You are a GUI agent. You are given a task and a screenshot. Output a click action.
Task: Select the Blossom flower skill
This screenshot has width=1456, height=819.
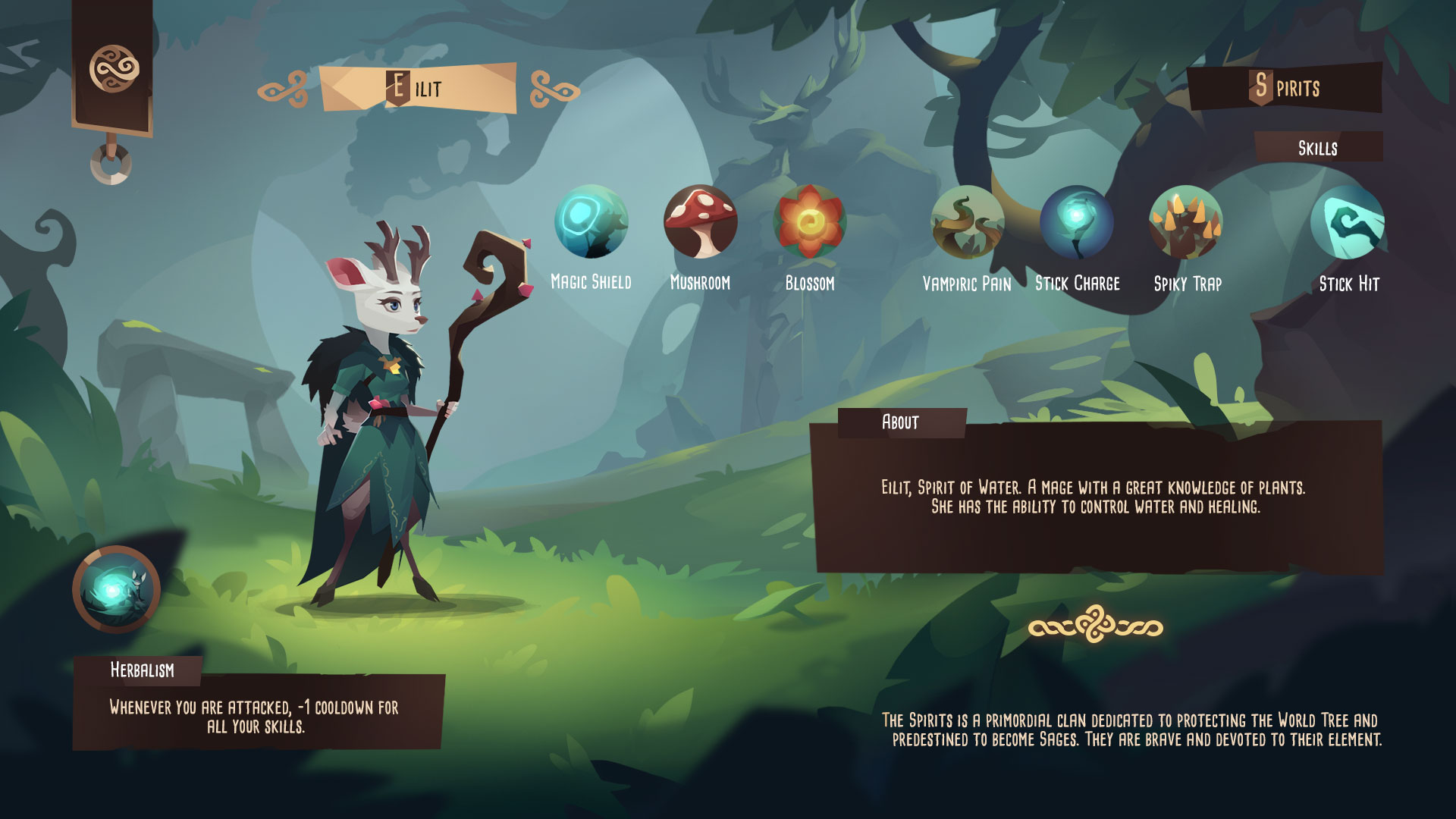tap(809, 222)
